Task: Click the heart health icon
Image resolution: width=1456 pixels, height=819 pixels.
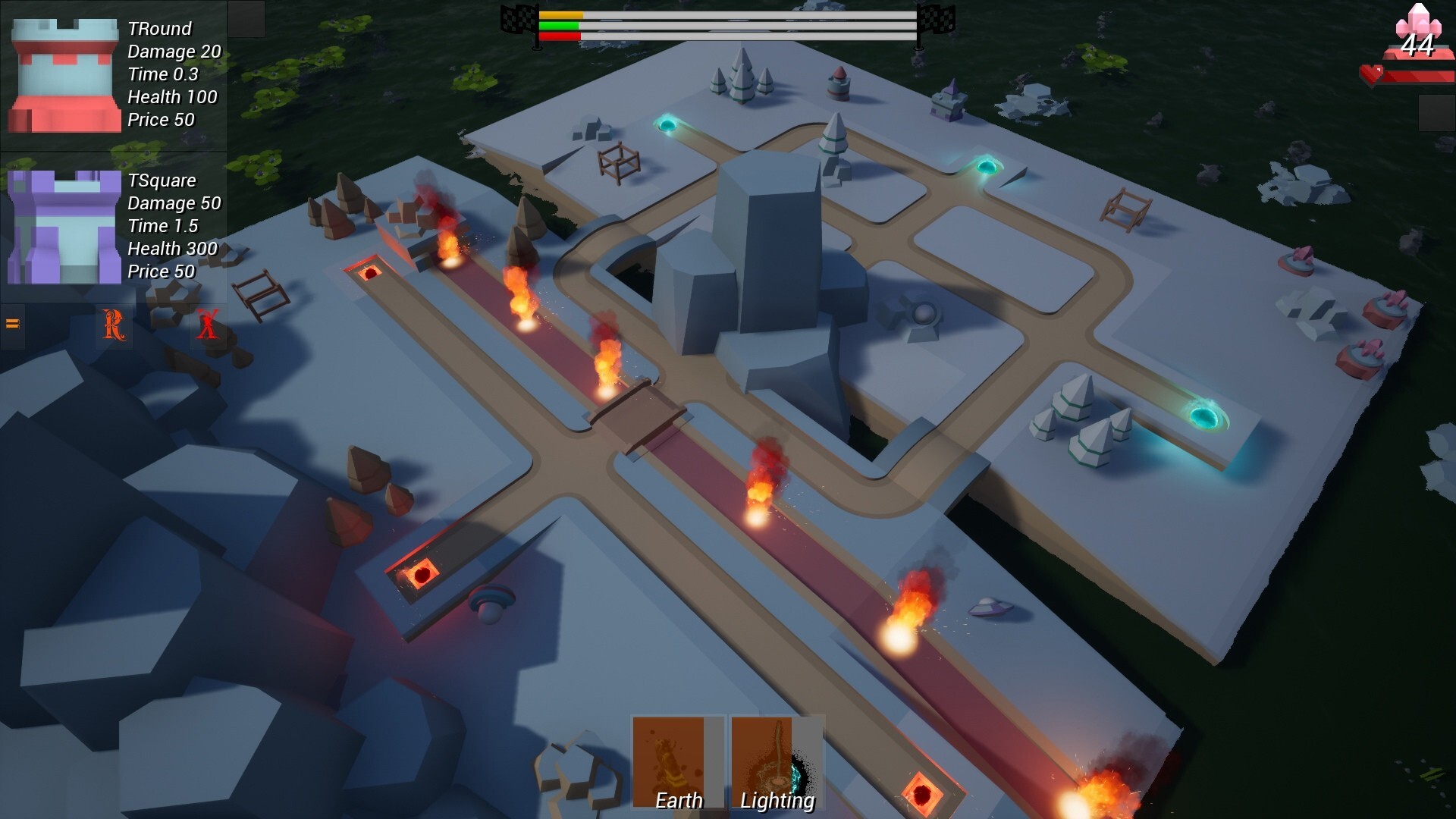Action: tap(1373, 74)
